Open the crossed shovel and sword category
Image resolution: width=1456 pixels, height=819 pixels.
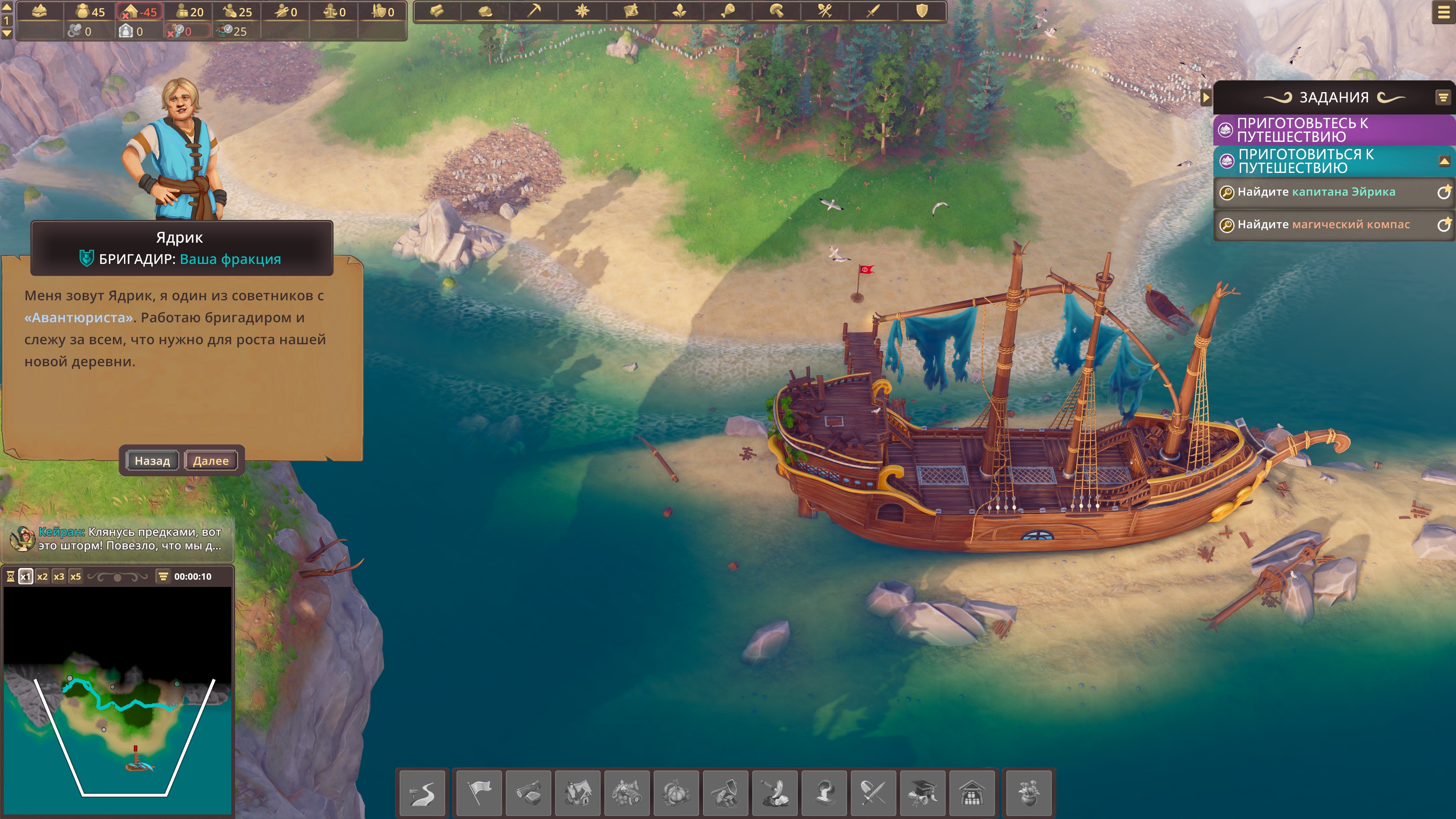click(873, 792)
